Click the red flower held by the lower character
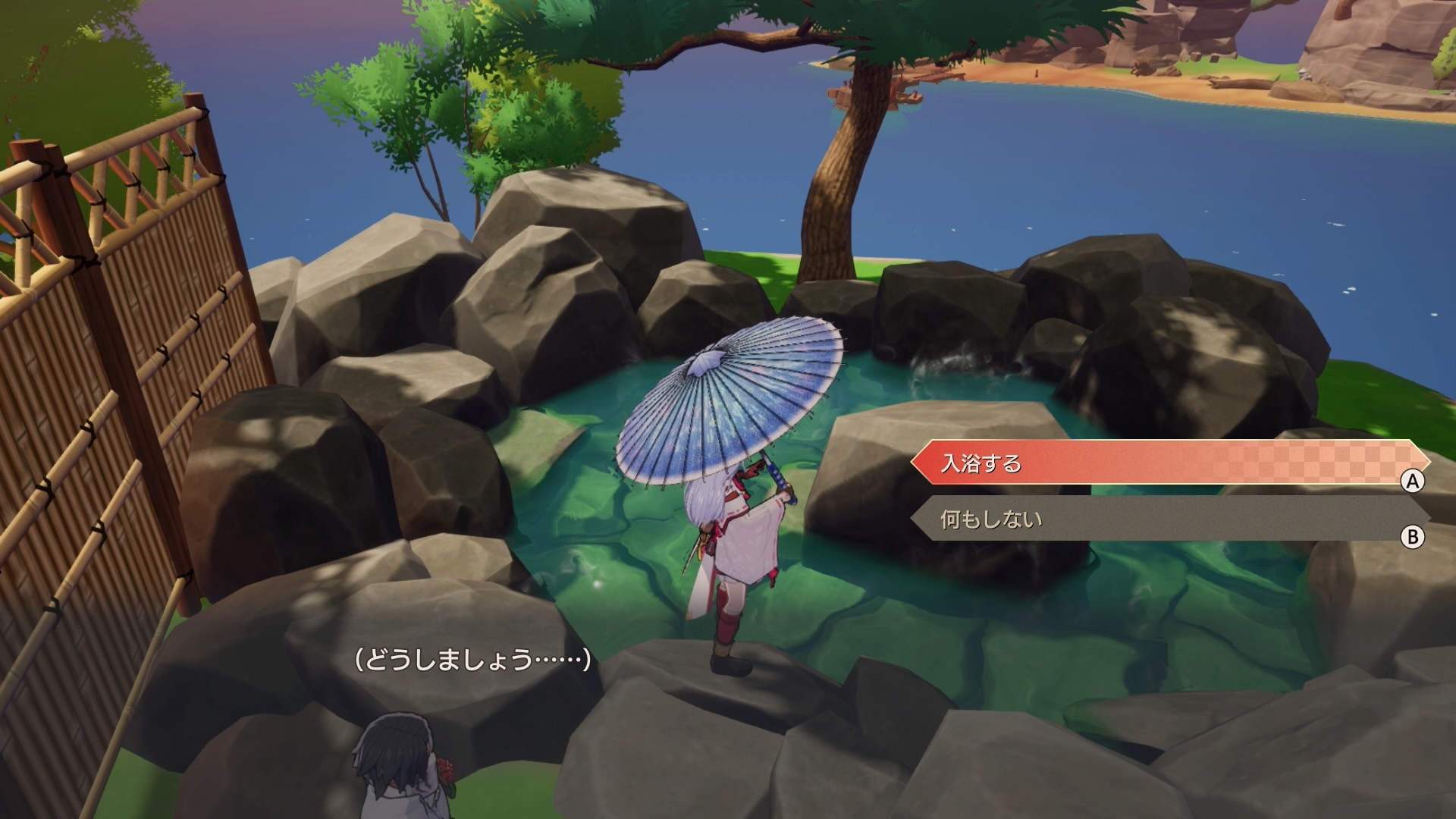The width and height of the screenshot is (1456, 819). (x=444, y=770)
